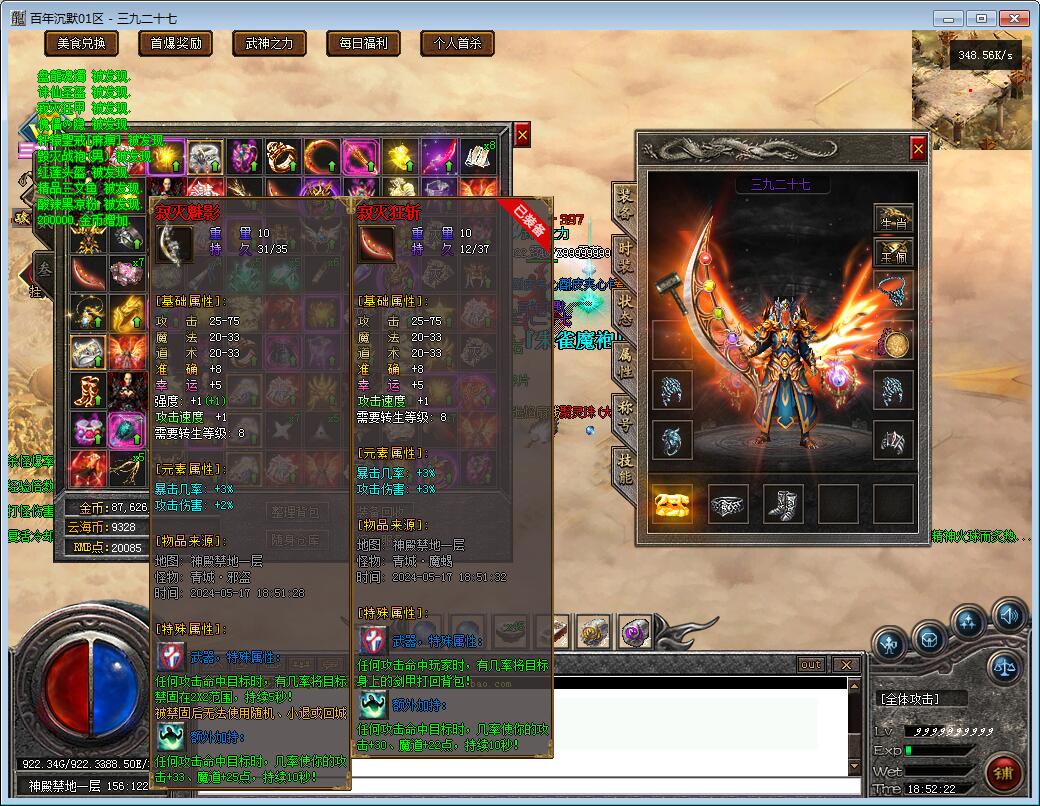This screenshot has width=1040, height=806.
Task: Open the 首爆奖励 first-drop rewards
Action: click(176, 43)
